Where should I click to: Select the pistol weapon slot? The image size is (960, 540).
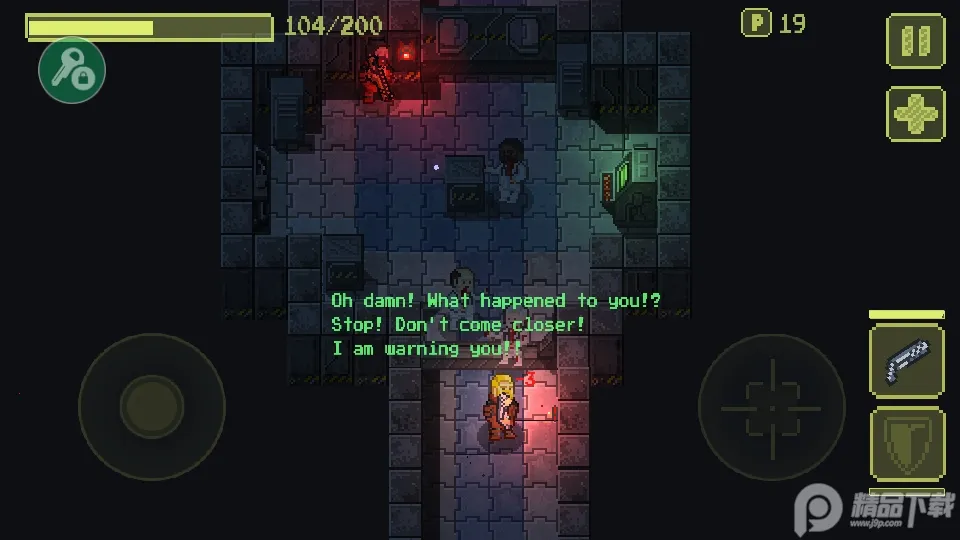[906, 362]
